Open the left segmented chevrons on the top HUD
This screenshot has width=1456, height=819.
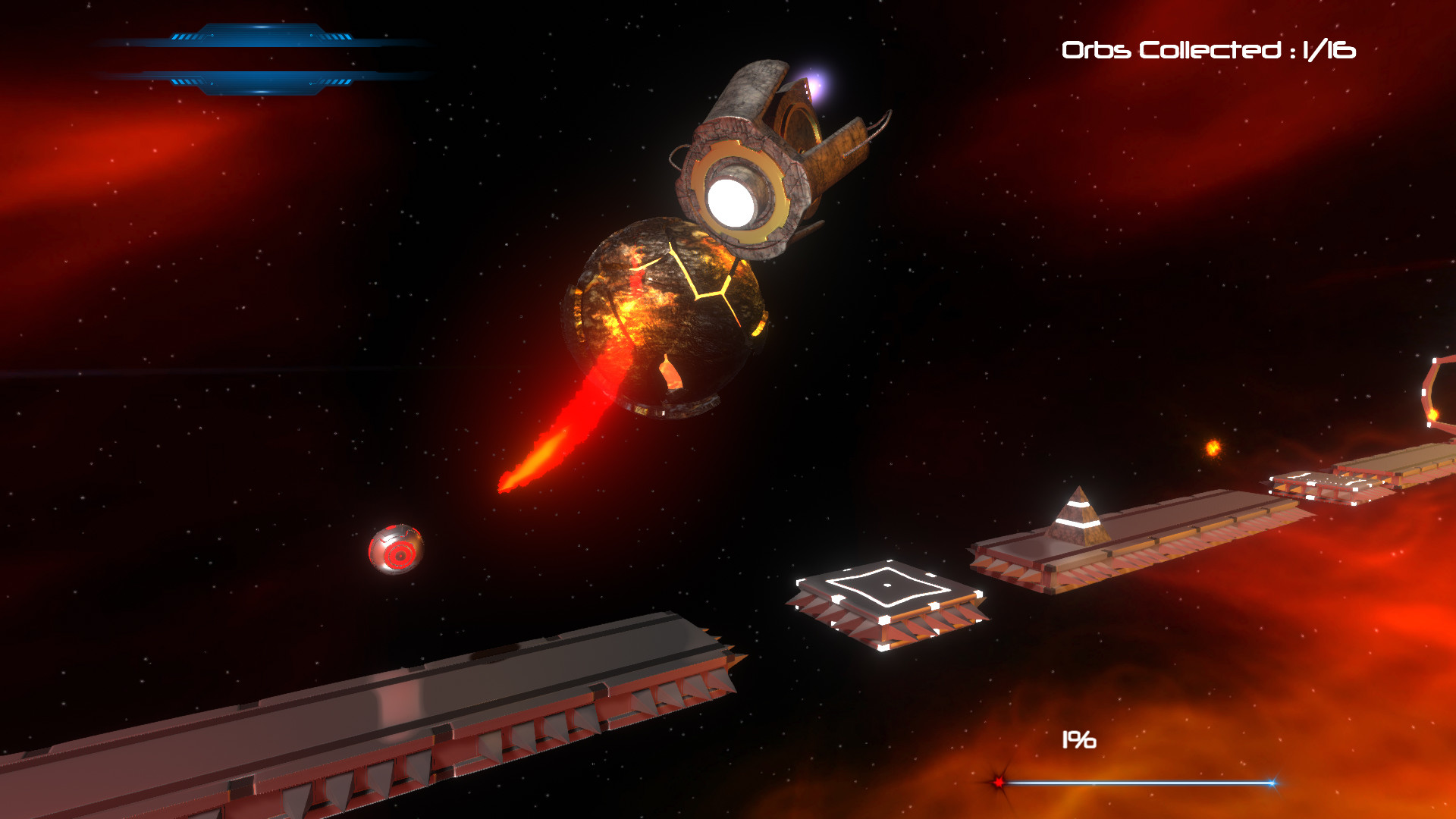click(186, 35)
